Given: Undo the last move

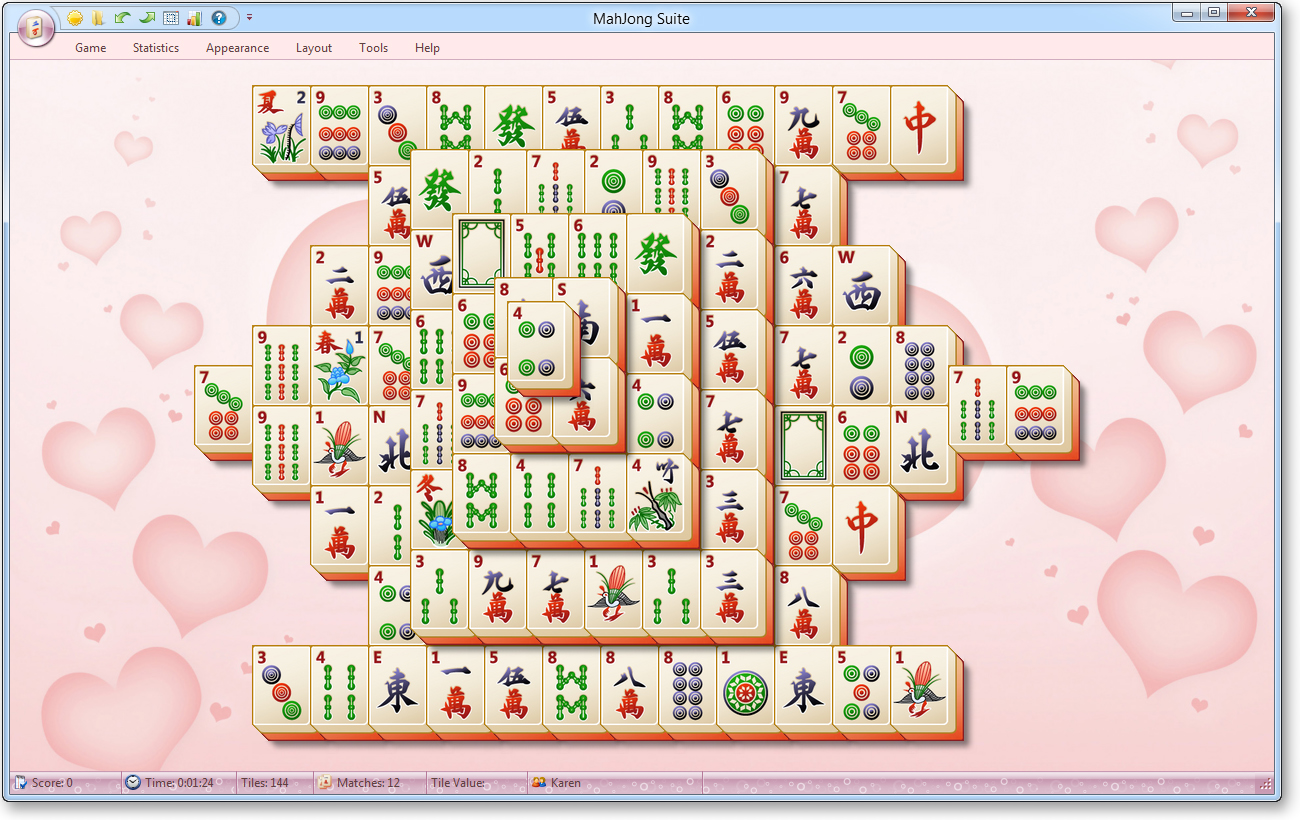Looking at the screenshot, I should [122, 17].
